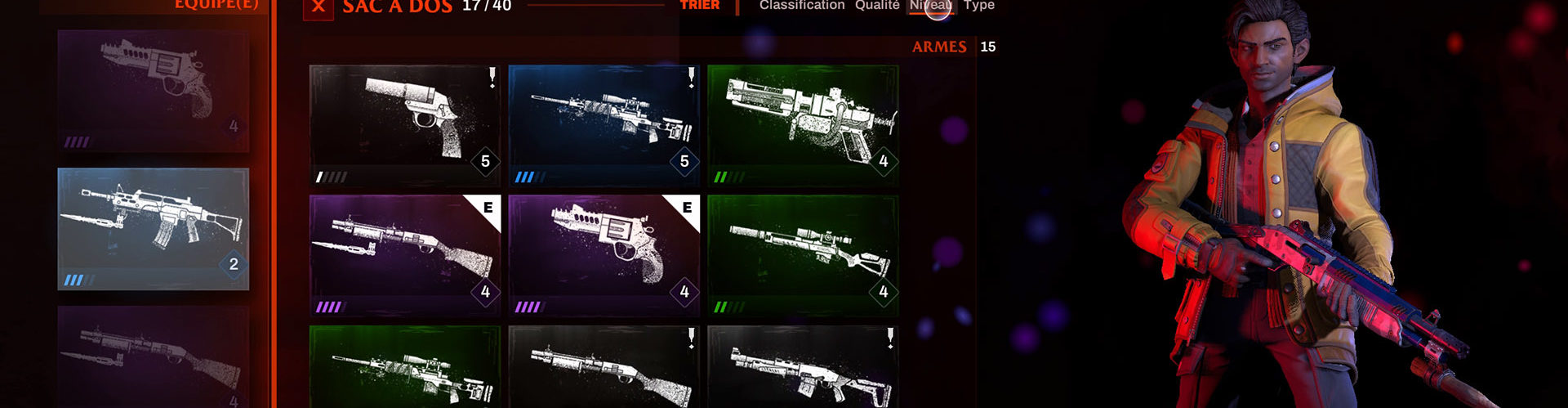Close the backpack with the red X
The height and width of the screenshot is (408, 1568).
[318, 8]
